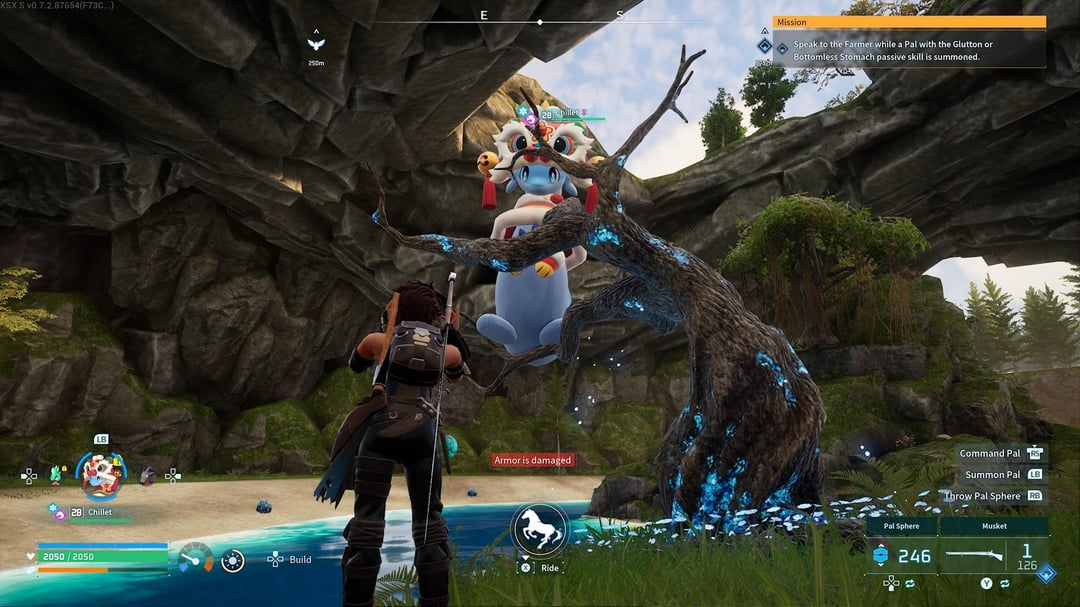Select the active Chillet pal portrait
The image size is (1080, 607).
tap(101, 475)
